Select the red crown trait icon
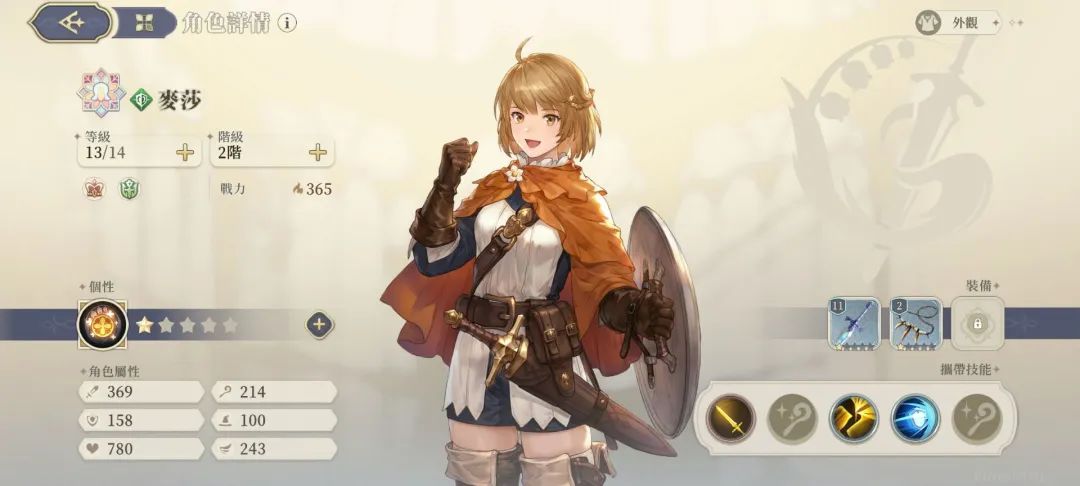Screen dimensions: 1080x486 95,189
